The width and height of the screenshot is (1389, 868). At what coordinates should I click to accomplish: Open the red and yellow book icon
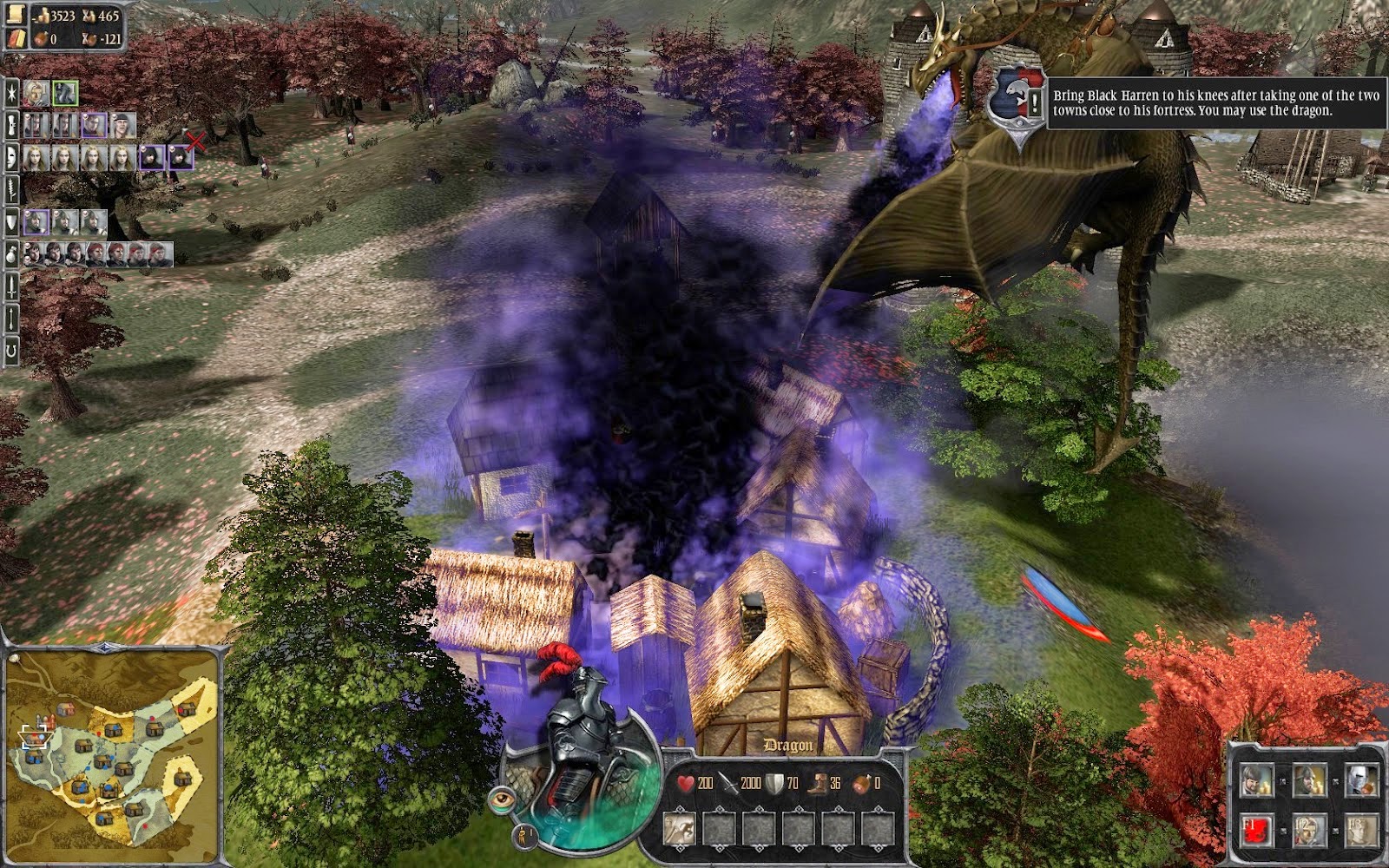pyautogui.click(x=16, y=37)
